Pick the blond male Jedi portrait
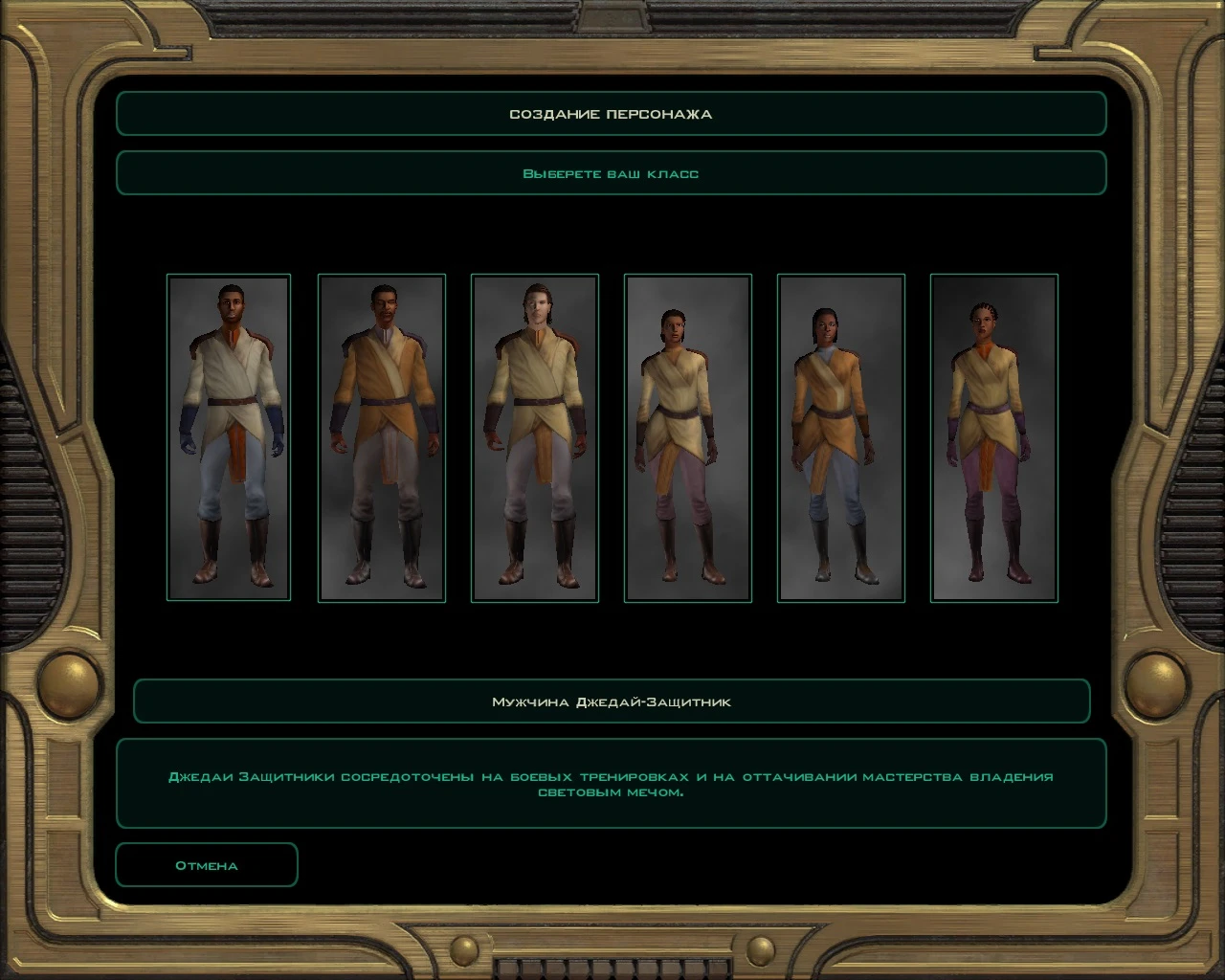The height and width of the screenshot is (980, 1225). click(534, 437)
